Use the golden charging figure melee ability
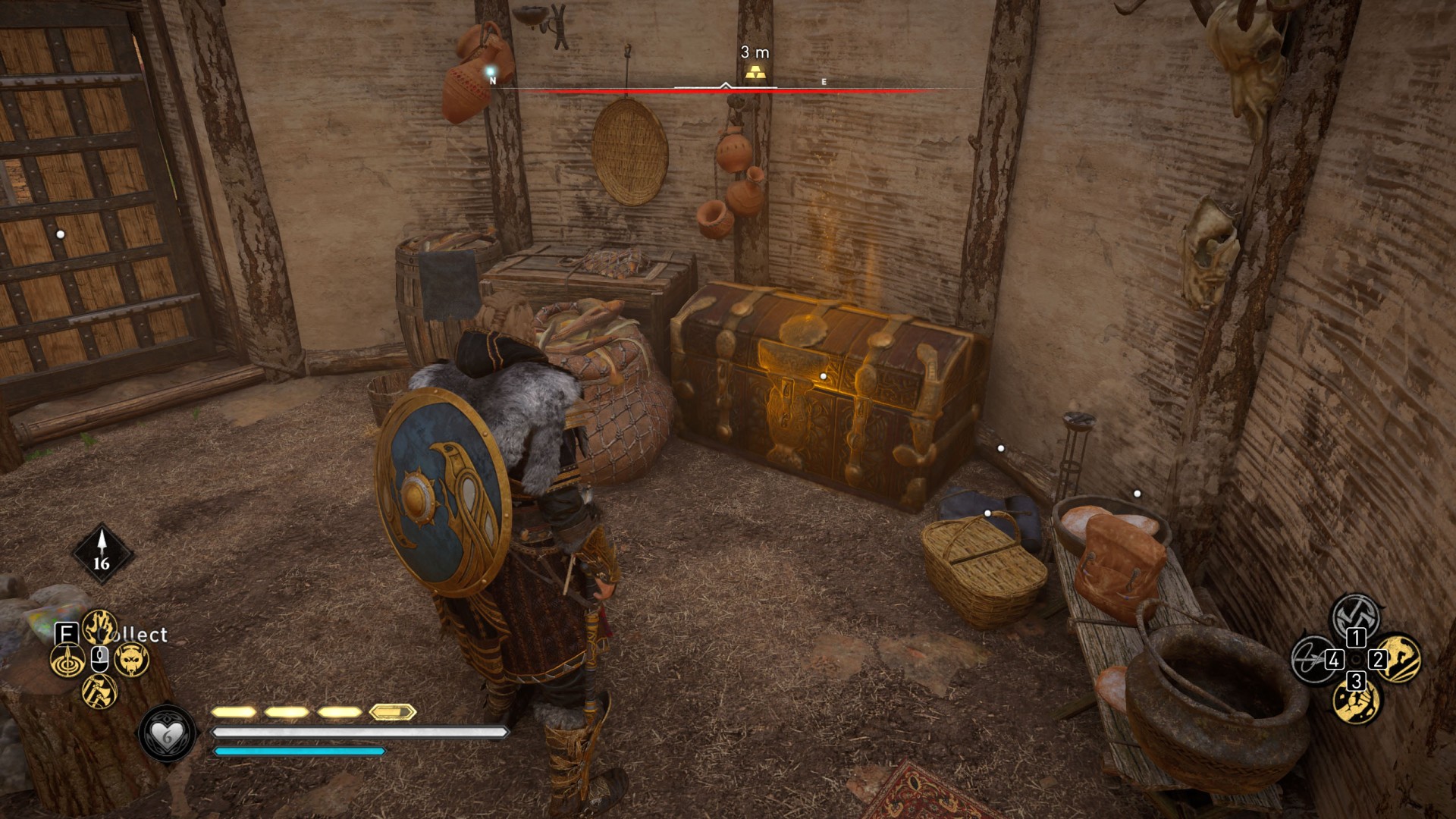The width and height of the screenshot is (1456, 819). 1400,657
